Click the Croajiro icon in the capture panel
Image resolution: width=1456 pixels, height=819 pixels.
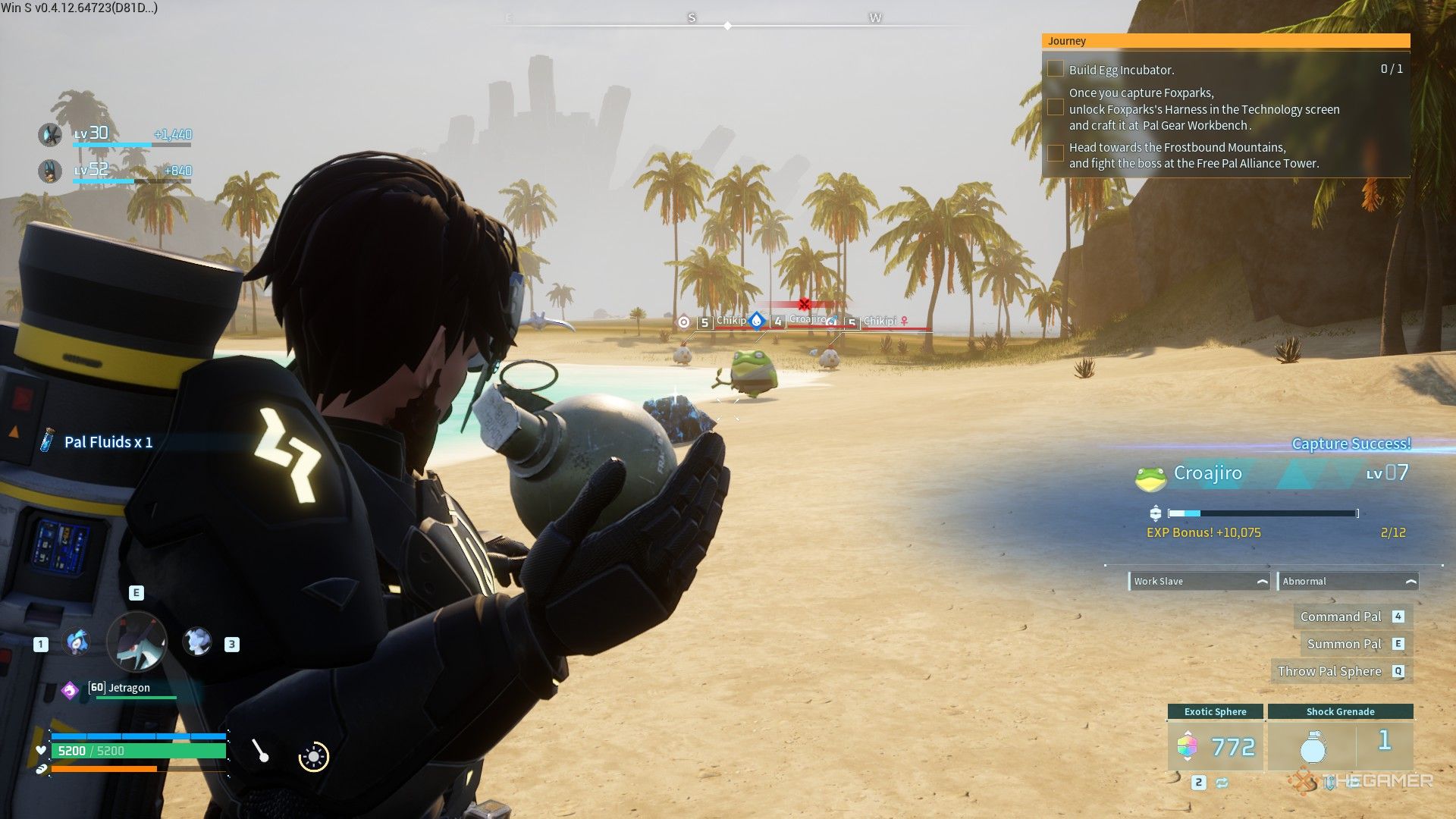tap(1150, 476)
